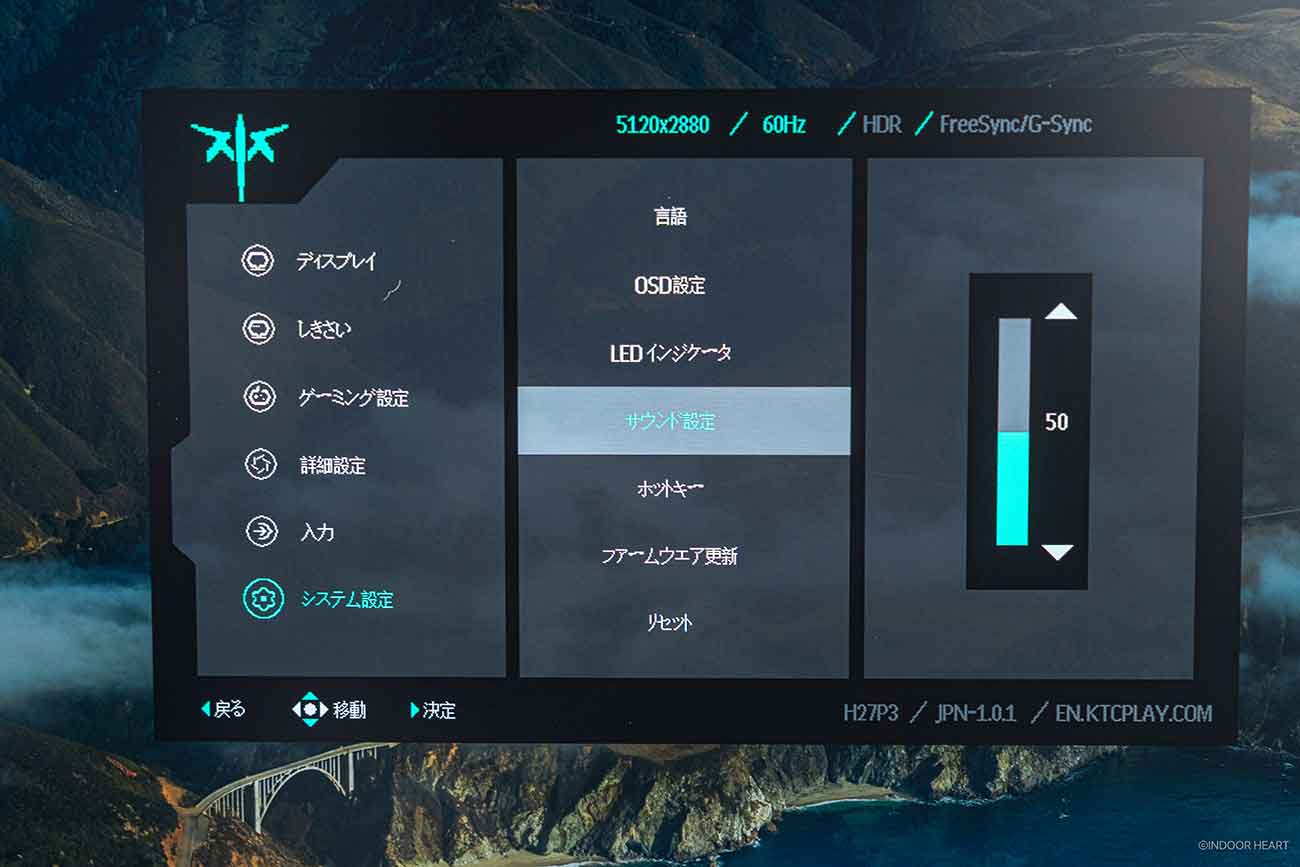Select ファームウェア更新 firmware update
The height and width of the screenshot is (867, 1300).
pos(671,556)
